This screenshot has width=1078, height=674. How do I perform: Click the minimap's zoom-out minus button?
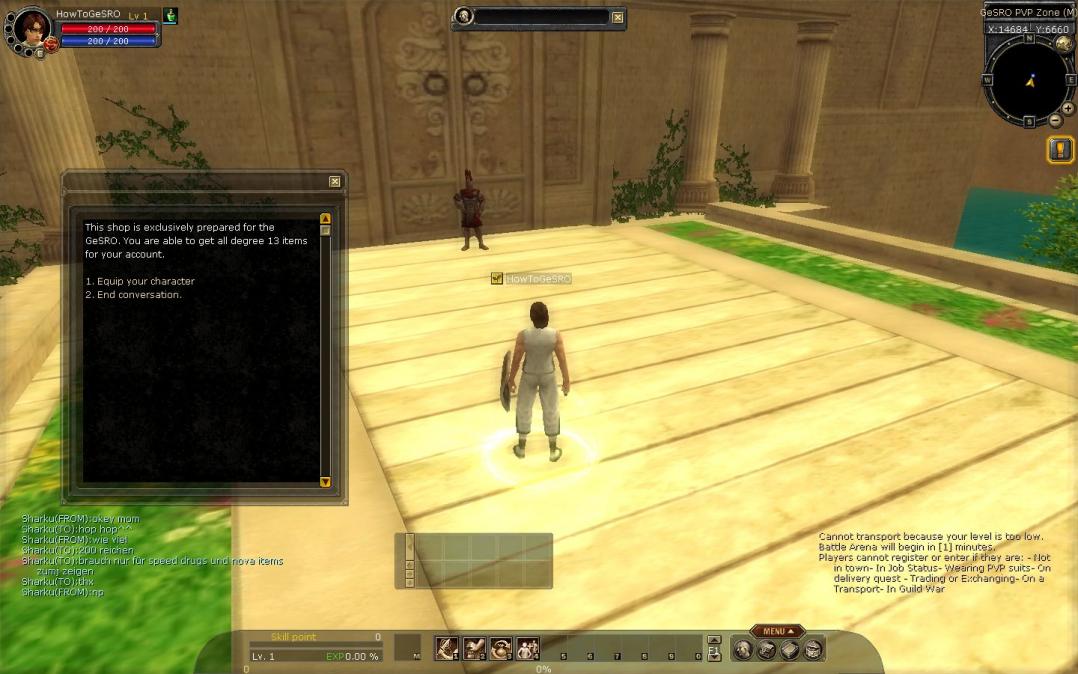(x=1055, y=121)
